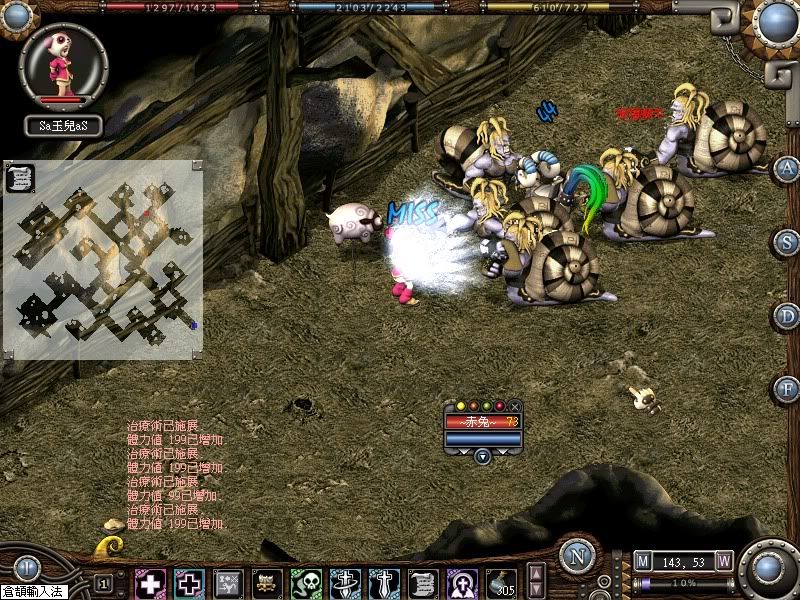This screenshot has height=600, width=800.
Task: Click the scroll icon on the minimap
Action: [x=19, y=178]
